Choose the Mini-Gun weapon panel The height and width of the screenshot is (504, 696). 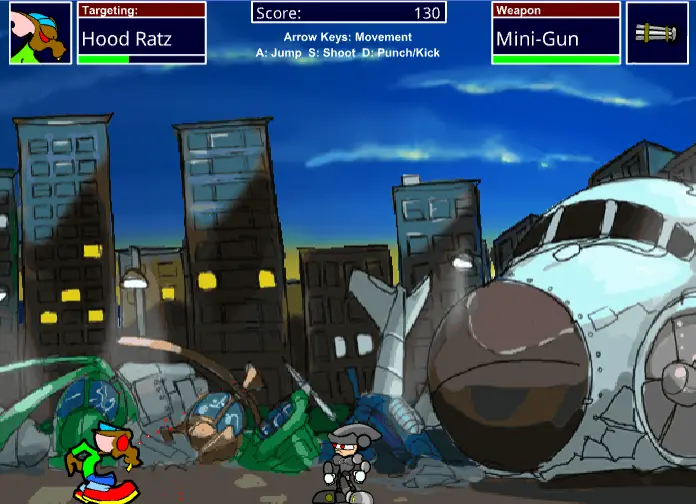(x=556, y=34)
